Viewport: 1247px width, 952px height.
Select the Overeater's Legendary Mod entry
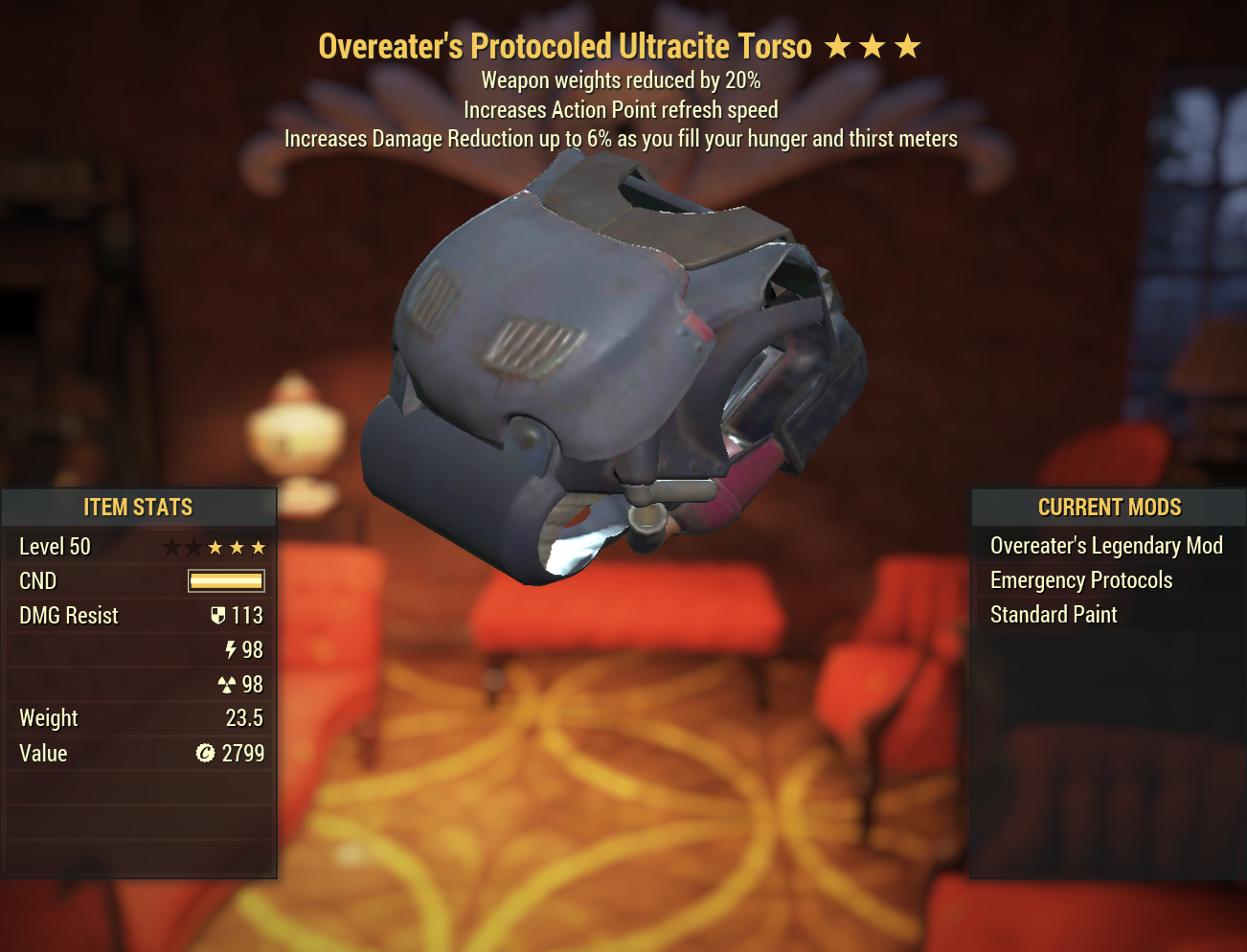pyautogui.click(x=1106, y=546)
